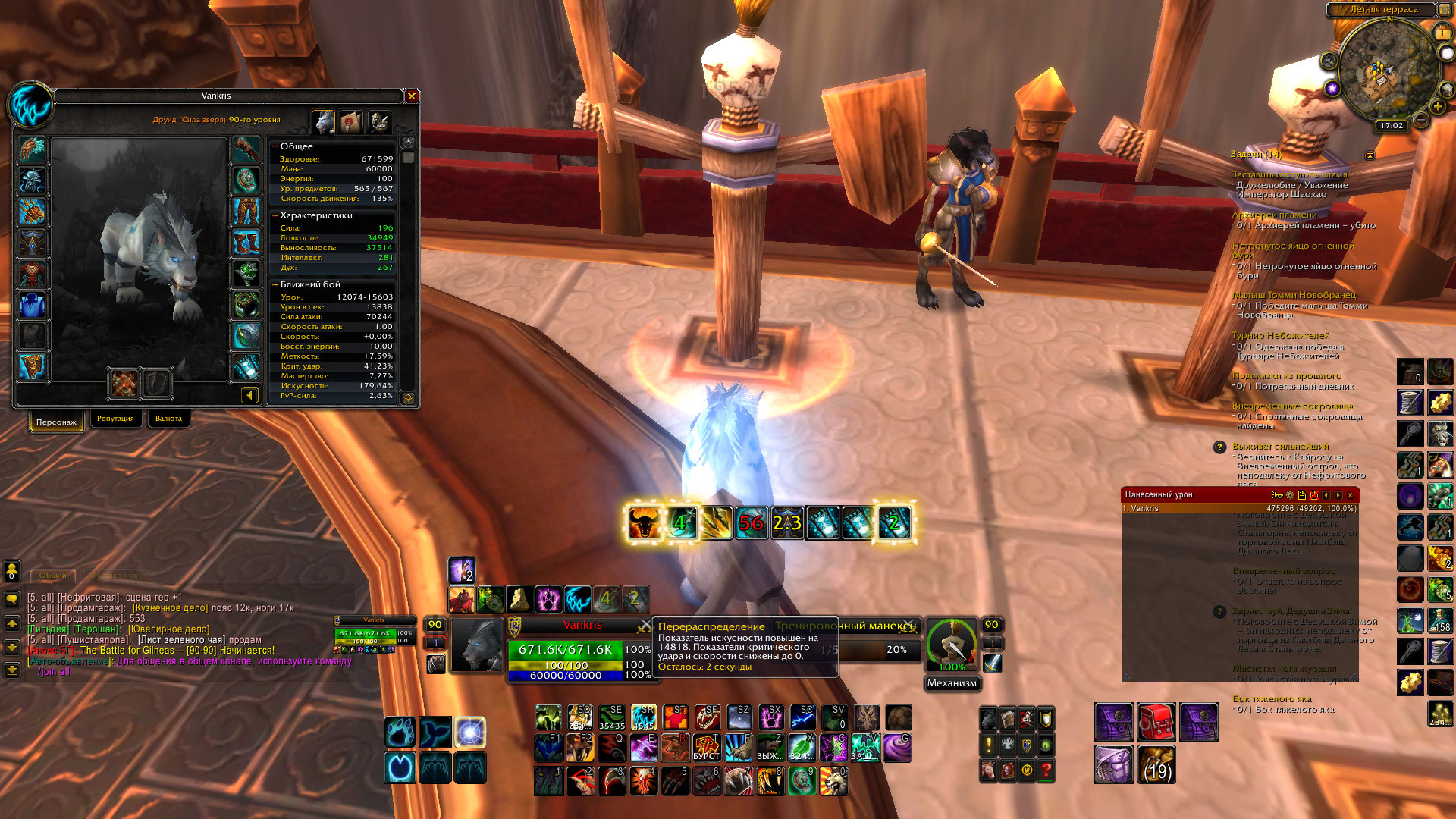
Task: Switch to the Репутация tab
Action: pyautogui.click(x=115, y=419)
